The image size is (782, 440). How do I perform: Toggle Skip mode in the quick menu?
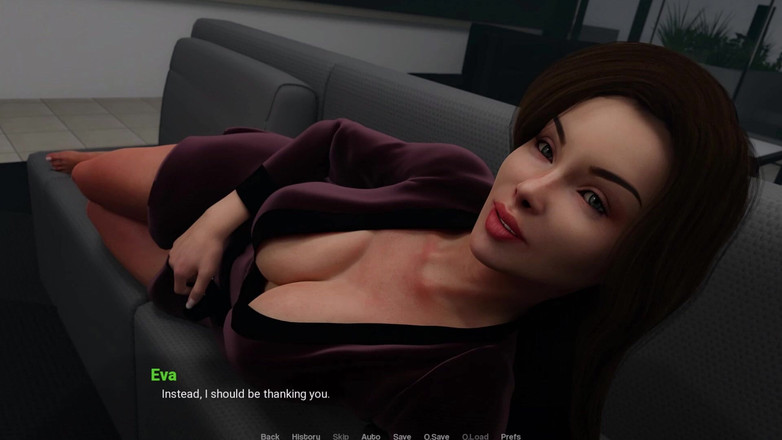341,436
